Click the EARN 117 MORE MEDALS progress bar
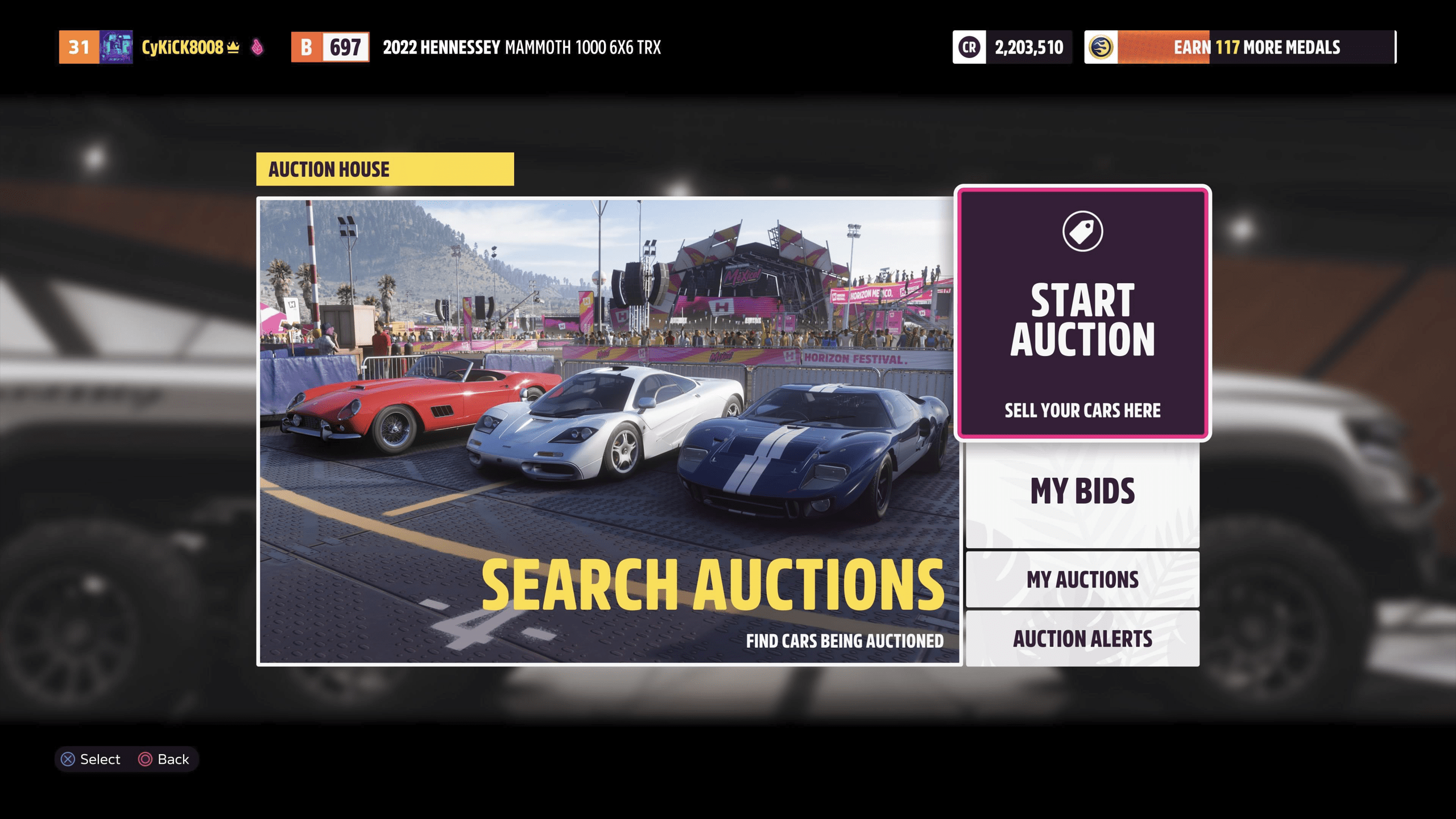1456x819 pixels. pos(1258,48)
